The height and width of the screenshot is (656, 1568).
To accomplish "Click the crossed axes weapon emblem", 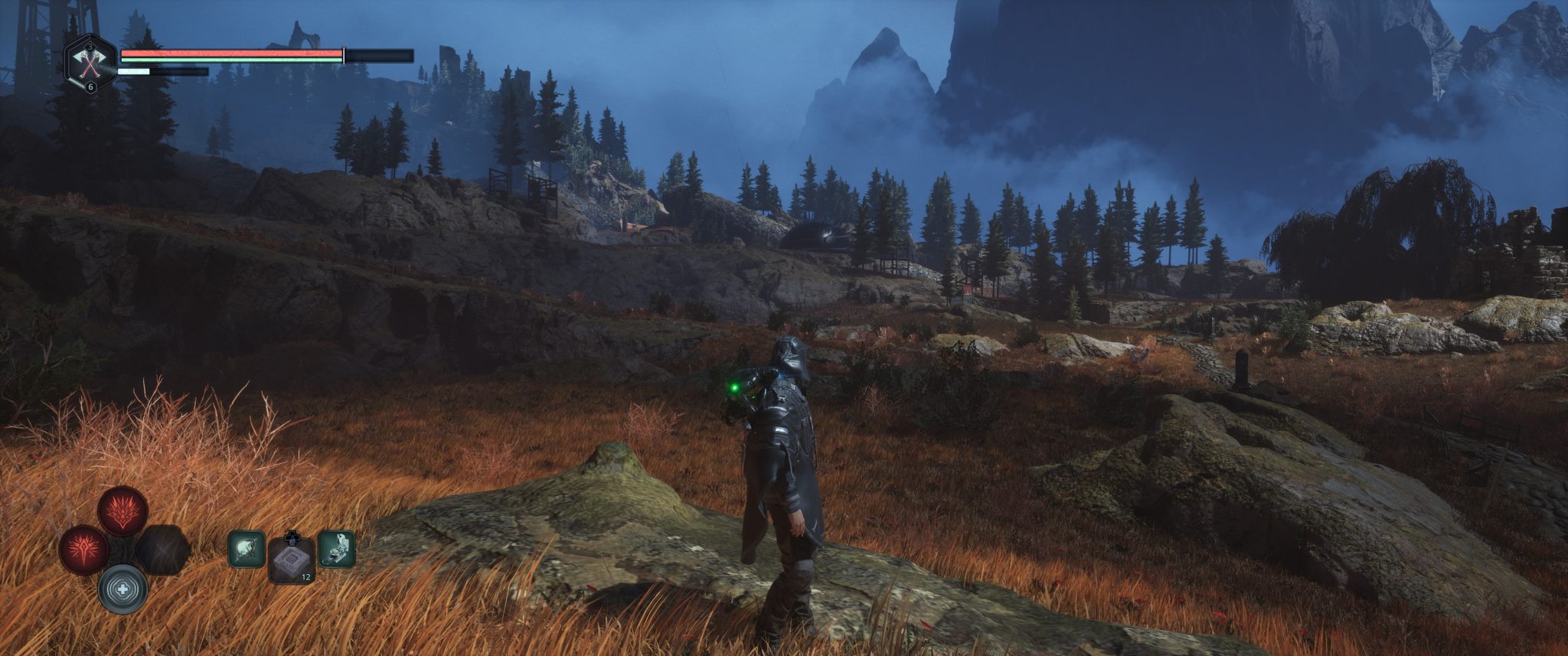I will tap(91, 65).
